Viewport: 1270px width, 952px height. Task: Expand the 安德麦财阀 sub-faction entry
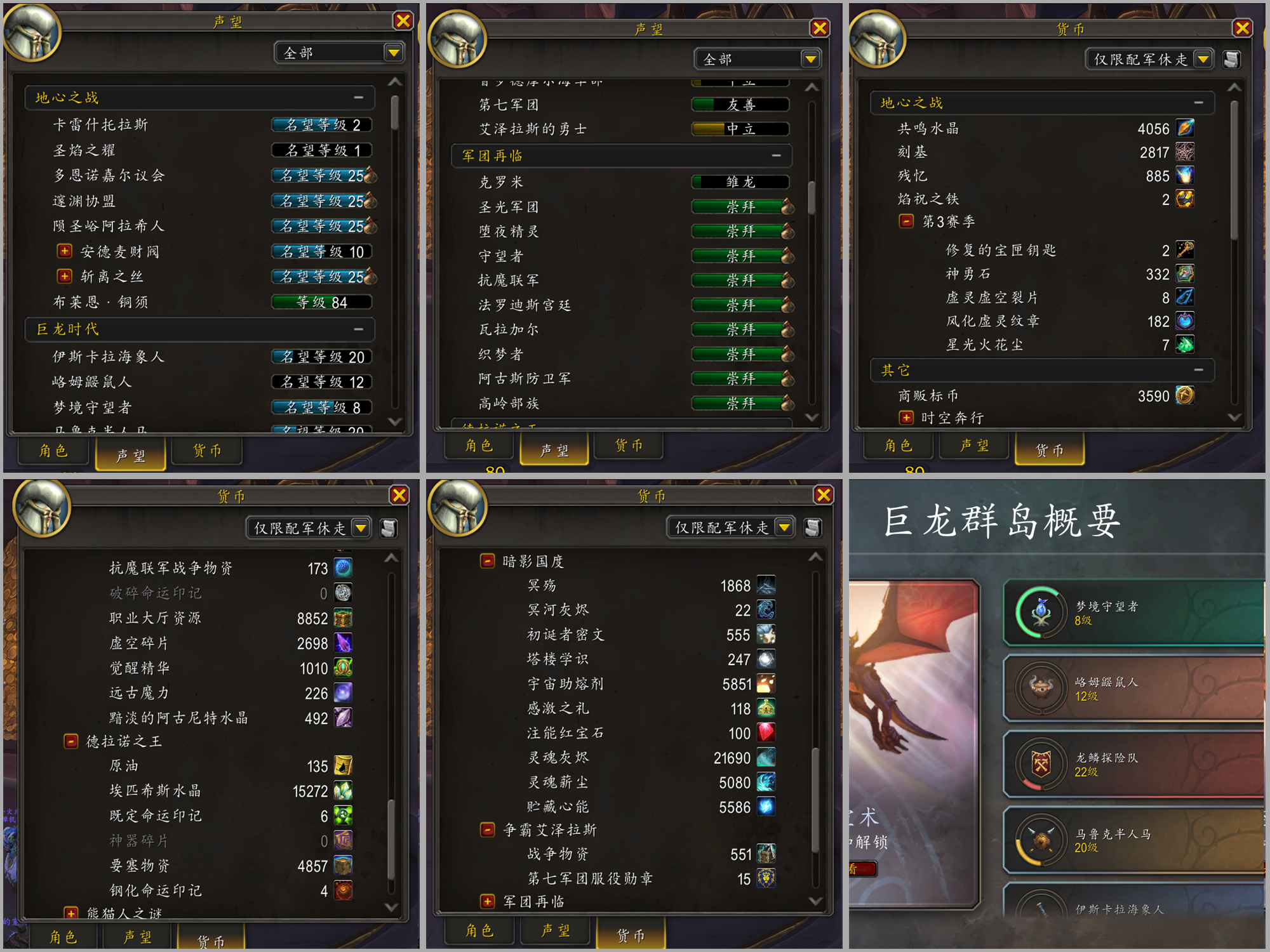[64, 251]
